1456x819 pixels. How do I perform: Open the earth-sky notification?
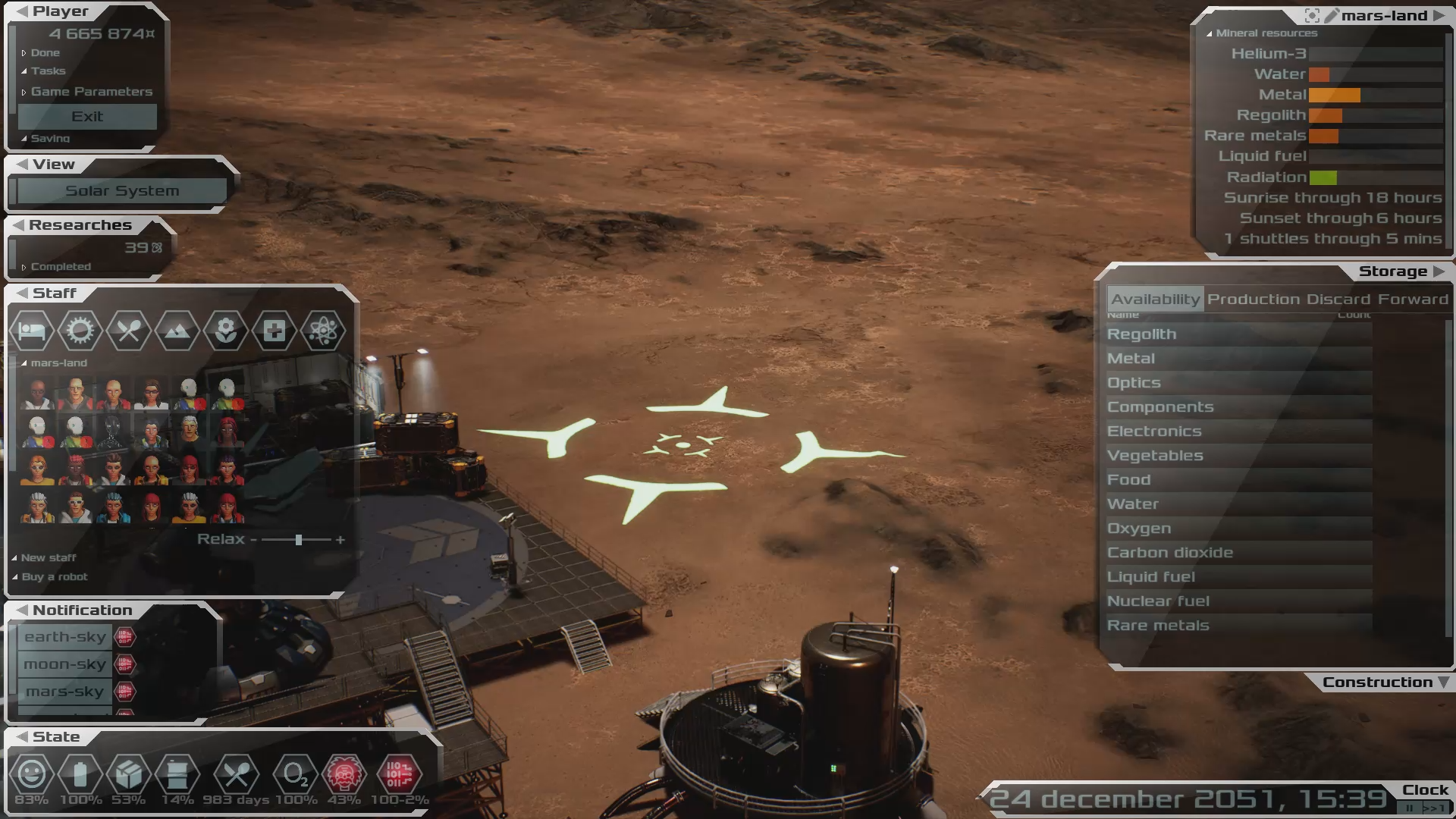(65, 637)
